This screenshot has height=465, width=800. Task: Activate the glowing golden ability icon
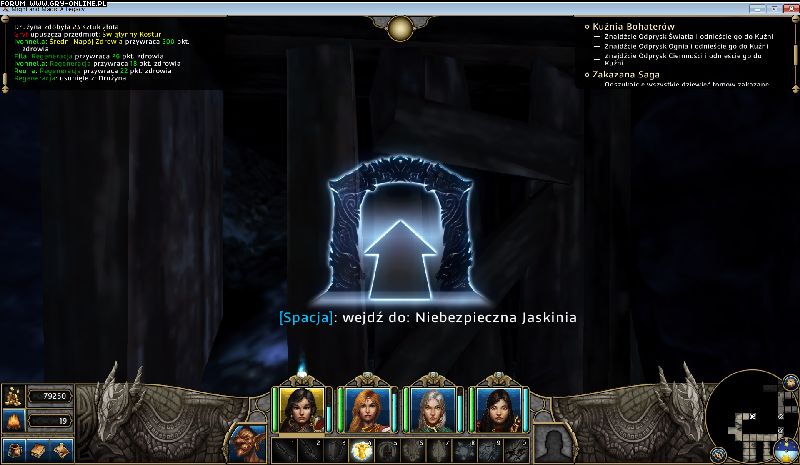pos(360,450)
